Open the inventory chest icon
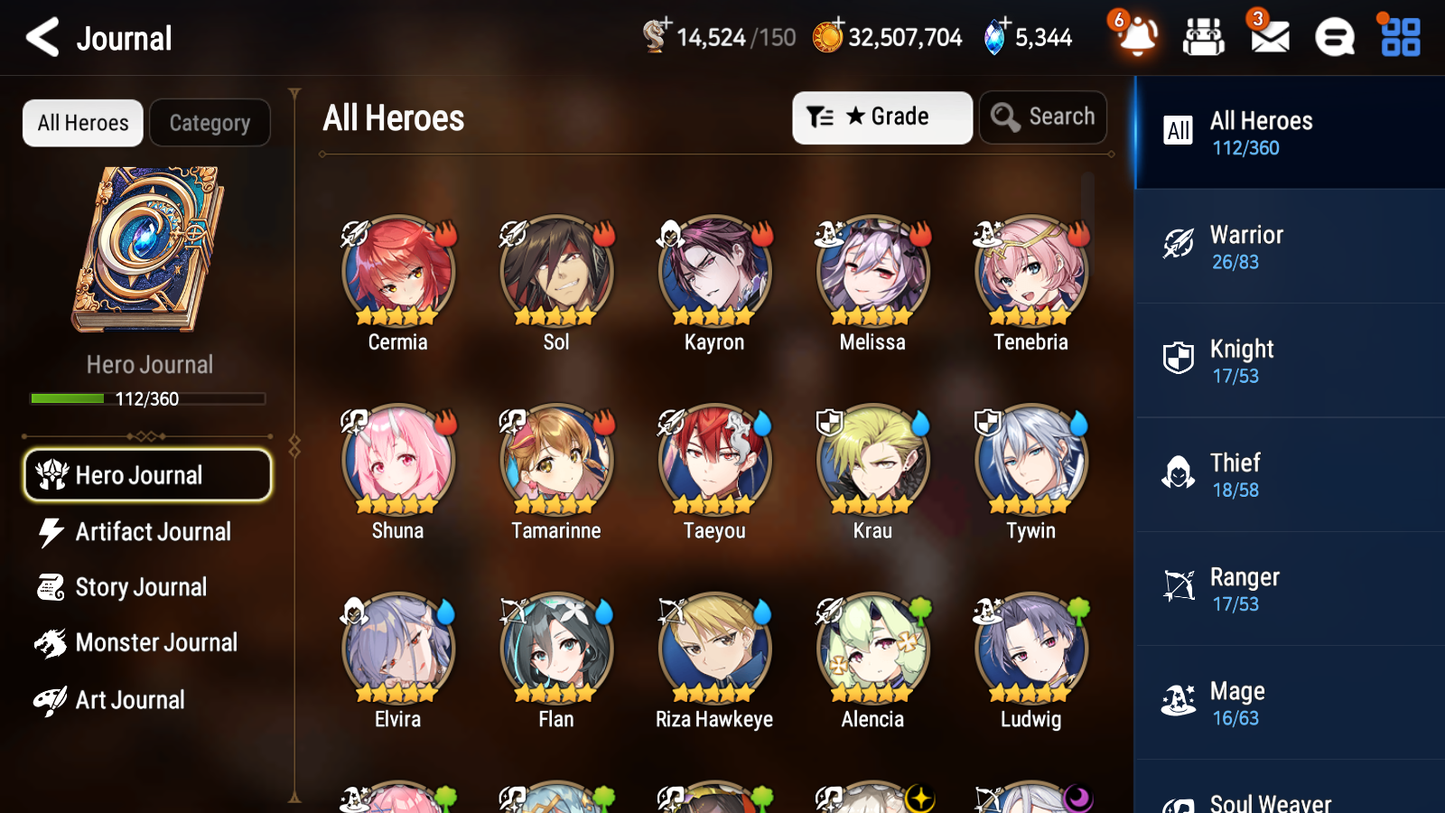Viewport: 1445px width, 813px height. pyautogui.click(x=1203, y=36)
